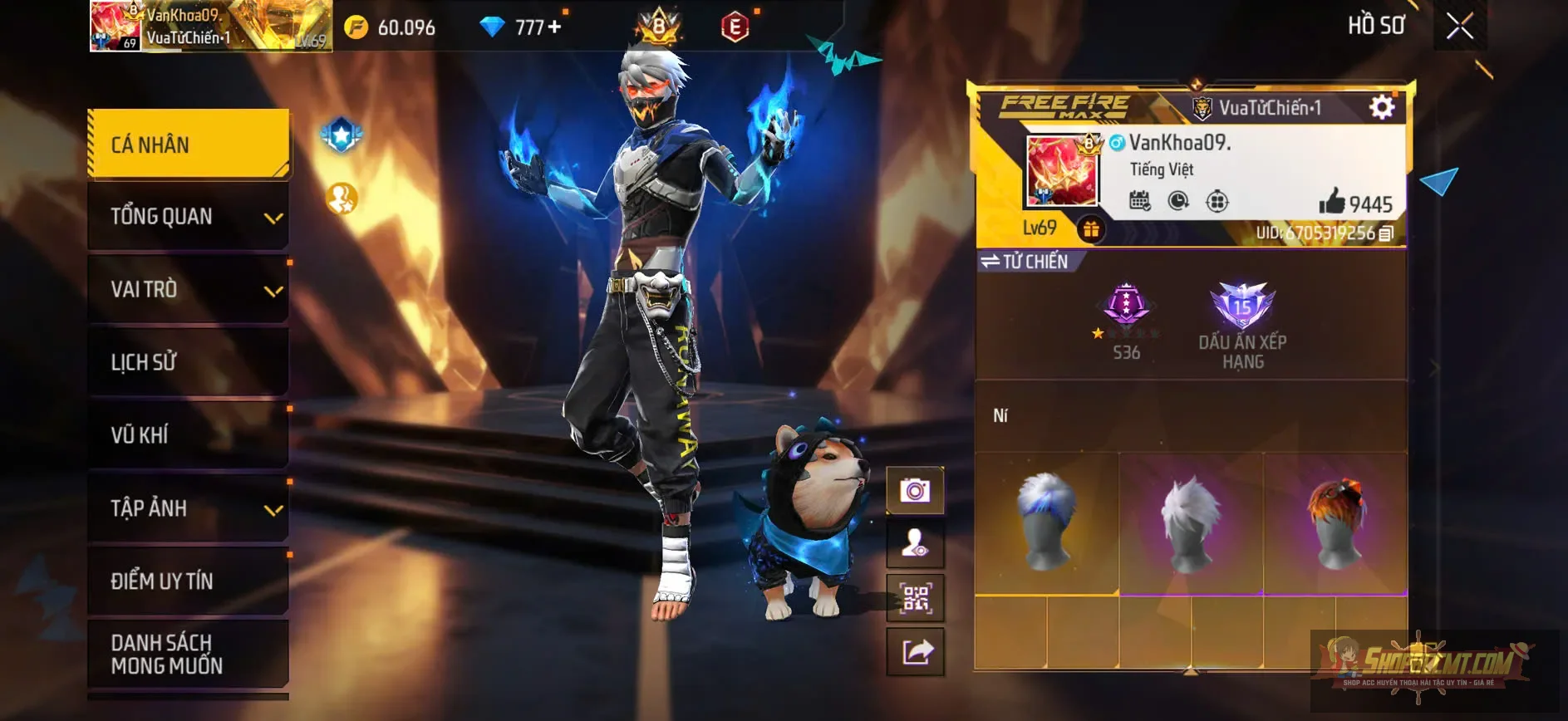The width and height of the screenshot is (1568, 721).
Task: Click the playtime clock icon
Action: coord(1180,199)
